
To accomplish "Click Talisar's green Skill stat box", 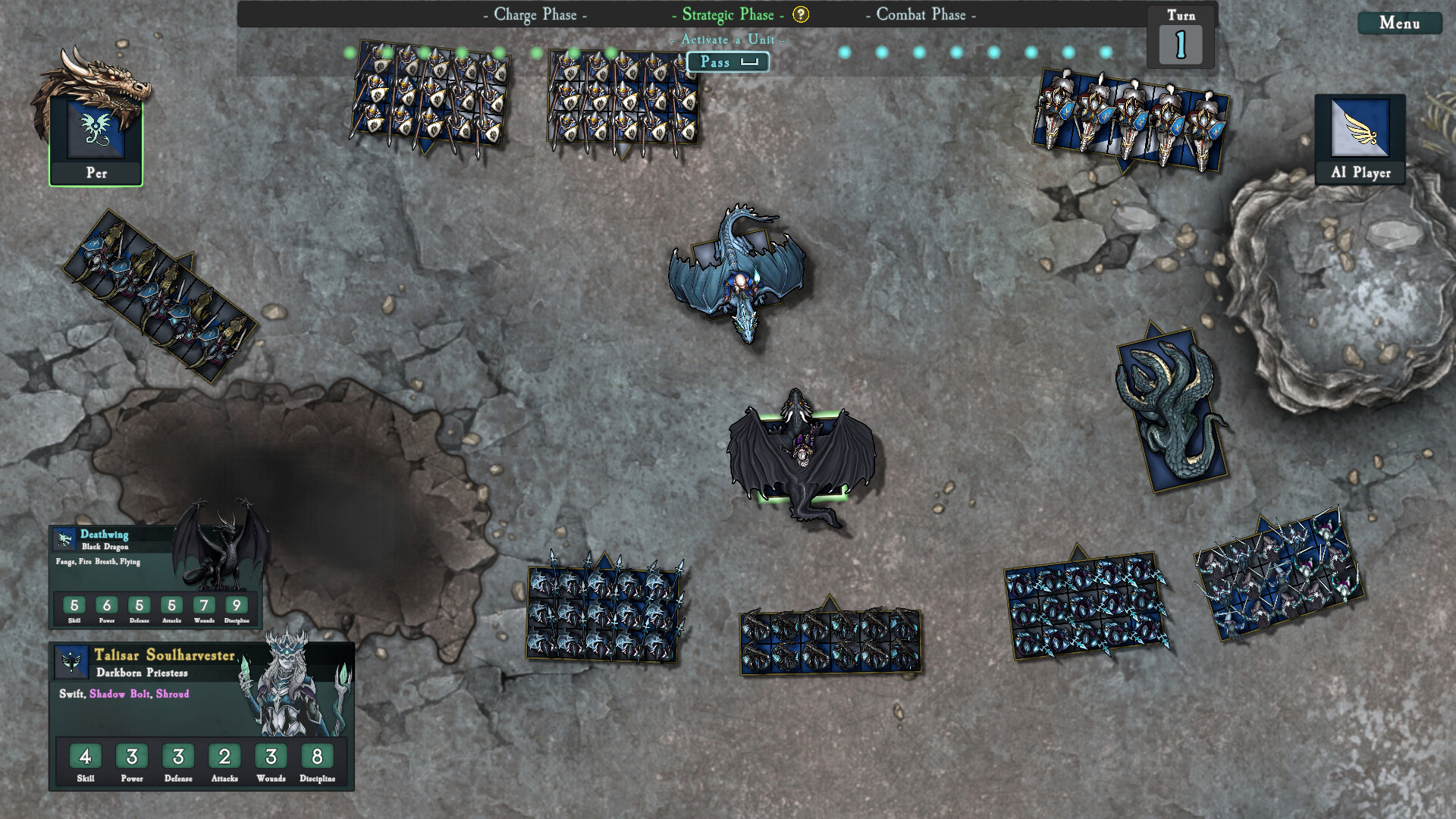I will click(85, 756).
